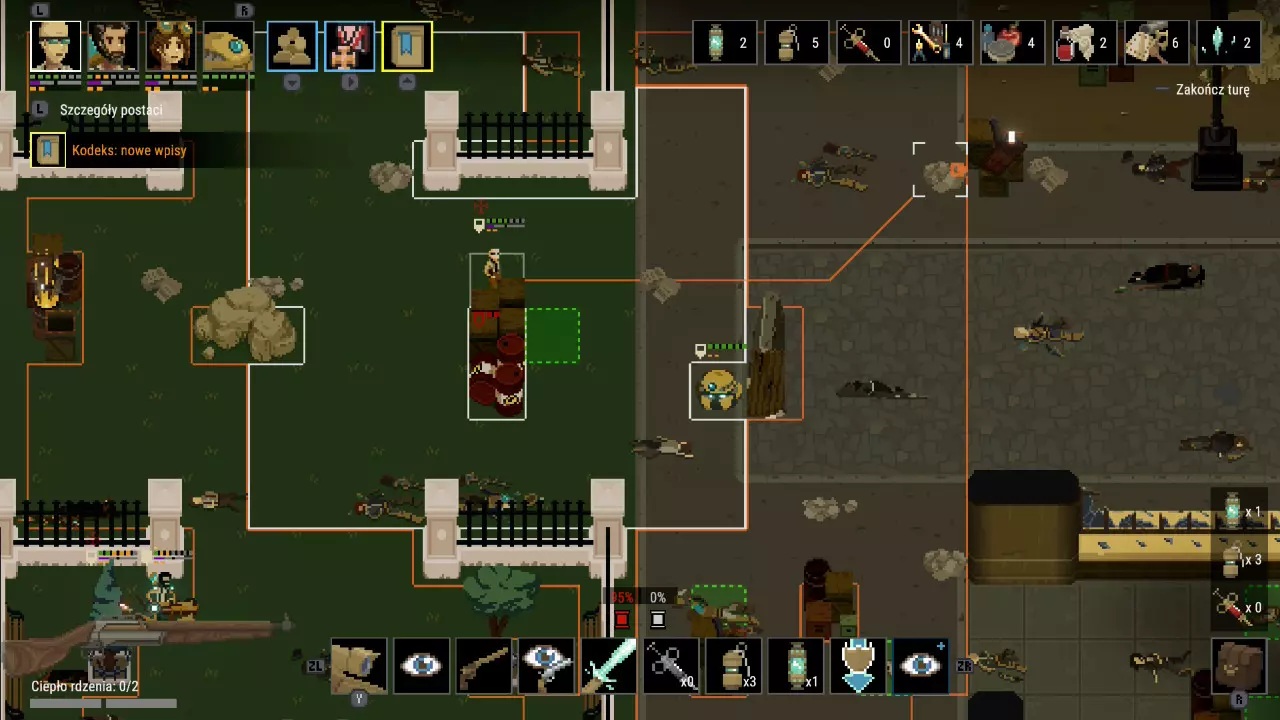This screenshot has width=1280, height=720.
Task: Select the woman with goggles portrait
Action: click(x=170, y=46)
